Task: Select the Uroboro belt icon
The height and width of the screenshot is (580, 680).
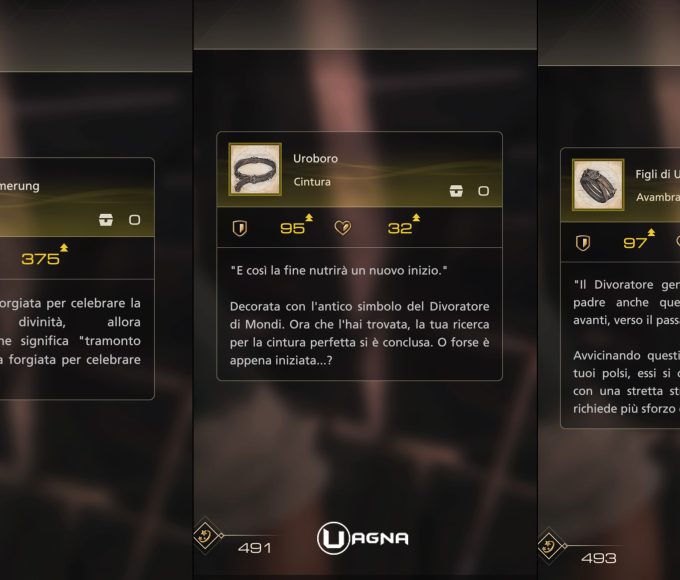Action: click(x=255, y=170)
